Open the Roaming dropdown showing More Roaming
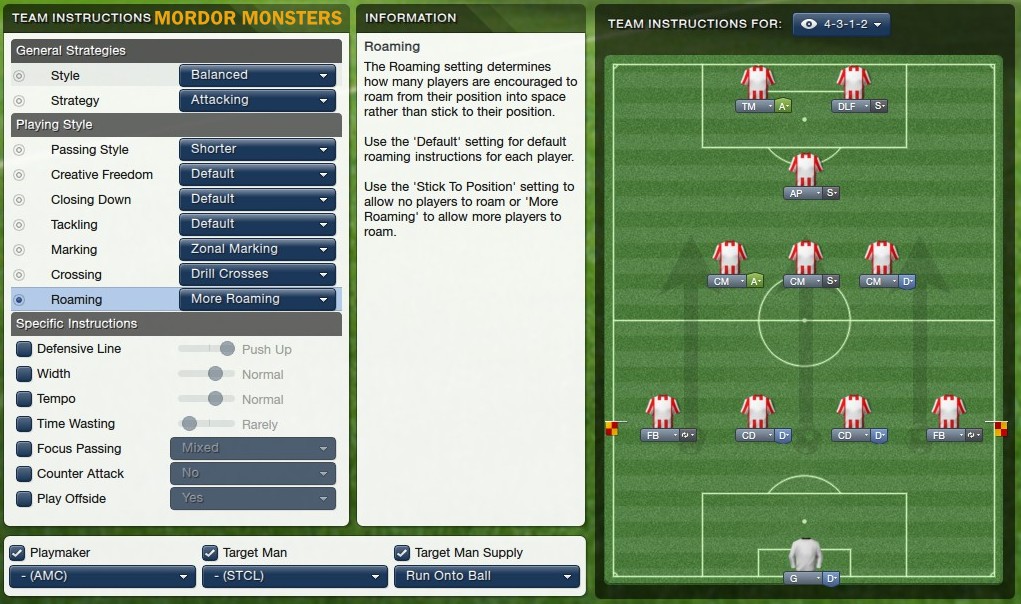The height and width of the screenshot is (604, 1021). click(257, 299)
